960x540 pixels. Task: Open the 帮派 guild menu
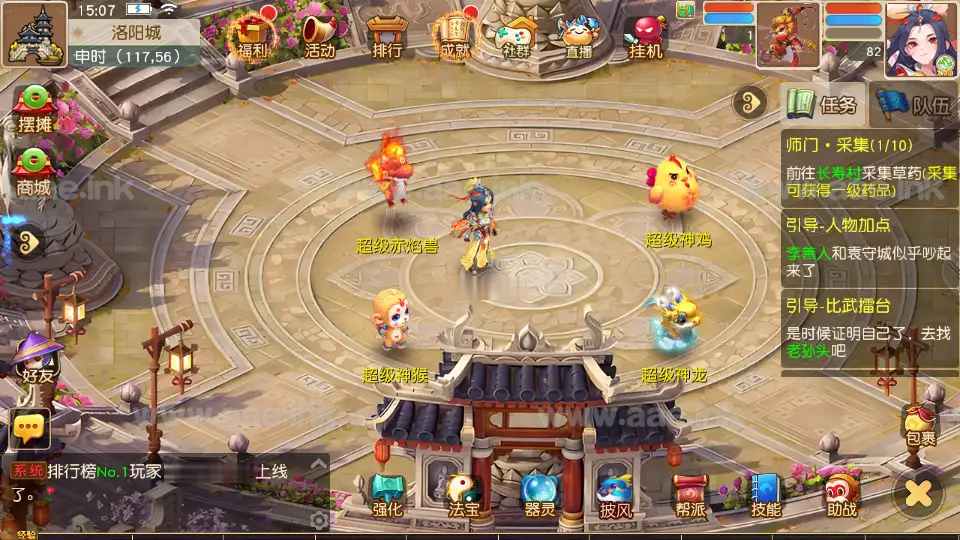click(x=690, y=494)
